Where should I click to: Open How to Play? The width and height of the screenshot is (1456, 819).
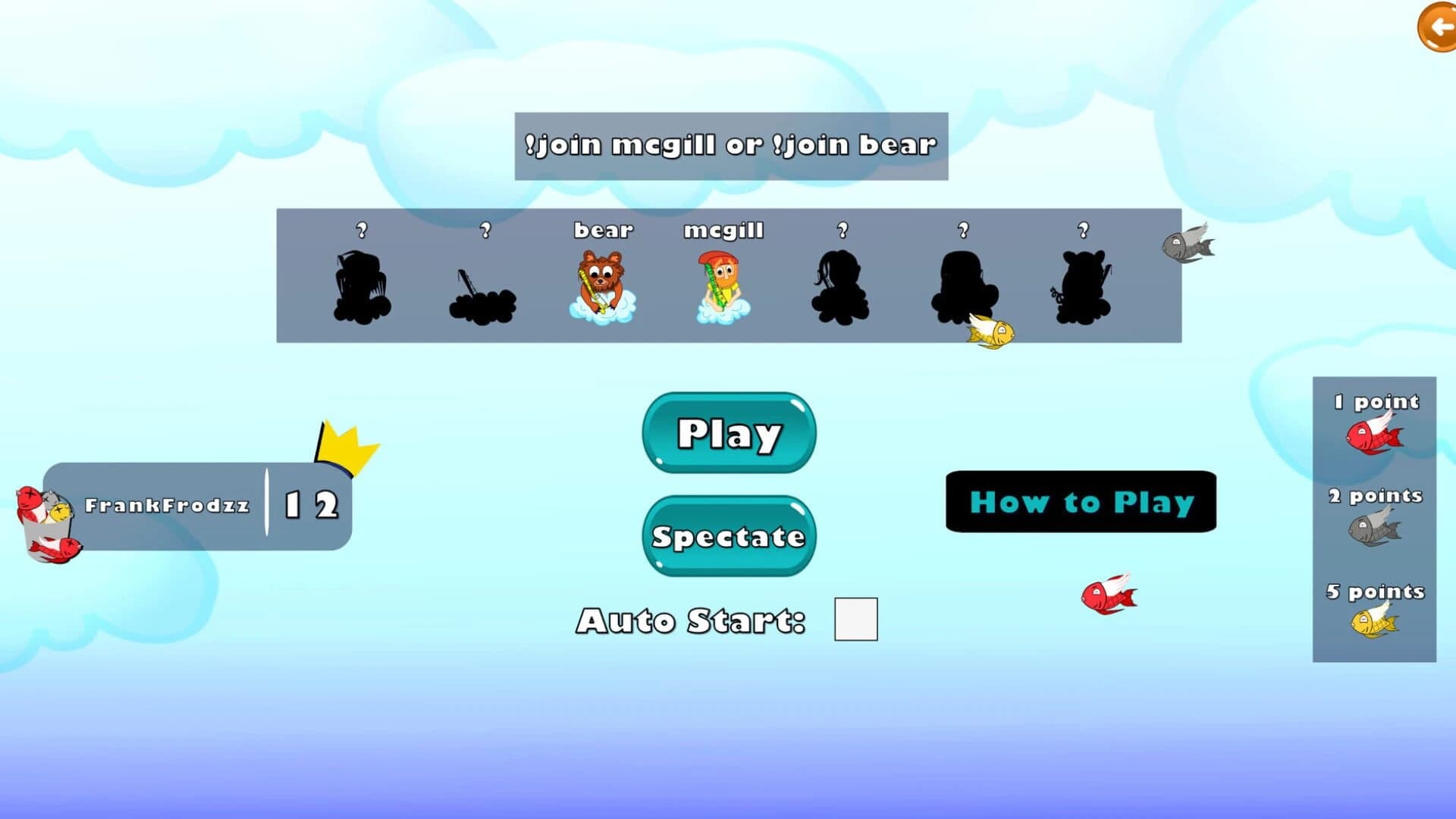click(x=1080, y=502)
